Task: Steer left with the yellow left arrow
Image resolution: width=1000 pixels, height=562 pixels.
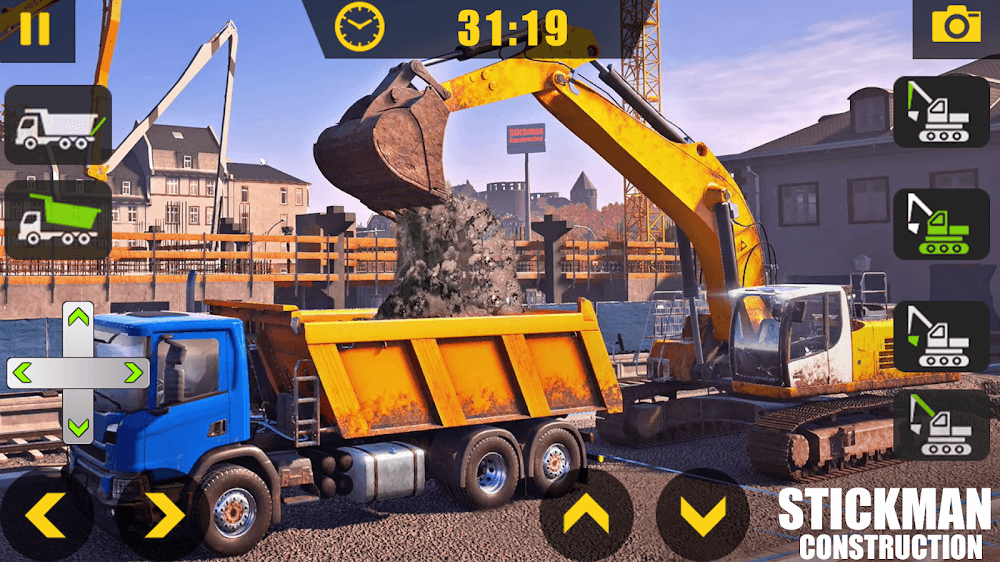Action: 46,515
